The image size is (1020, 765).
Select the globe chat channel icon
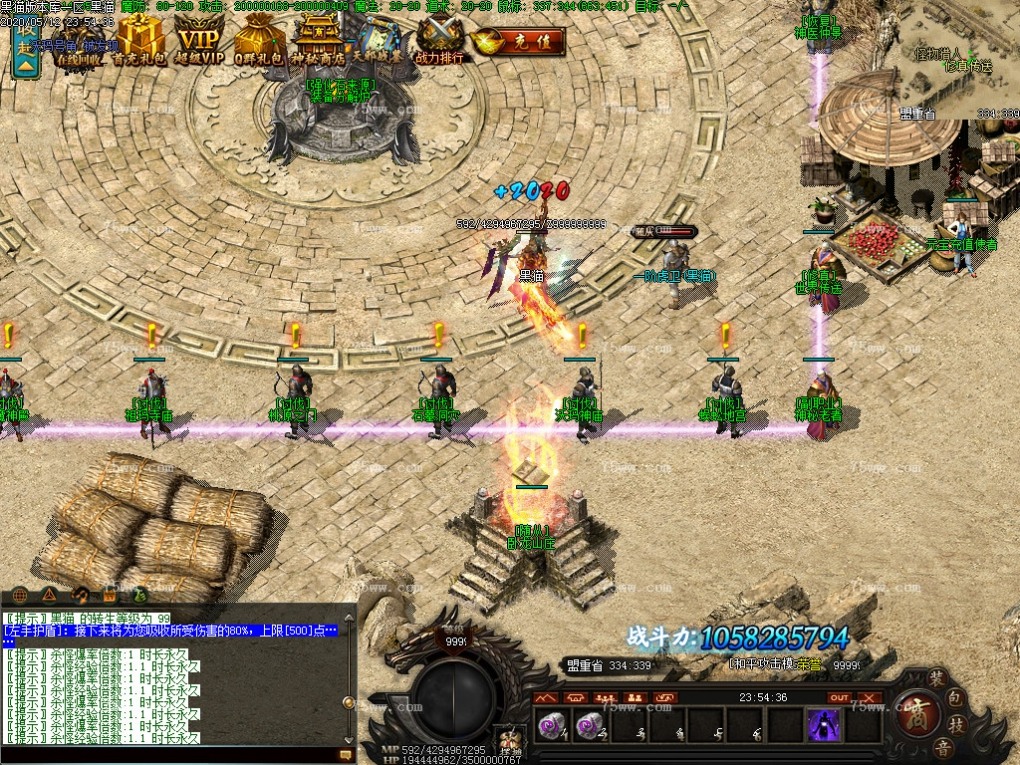(x=20, y=594)
